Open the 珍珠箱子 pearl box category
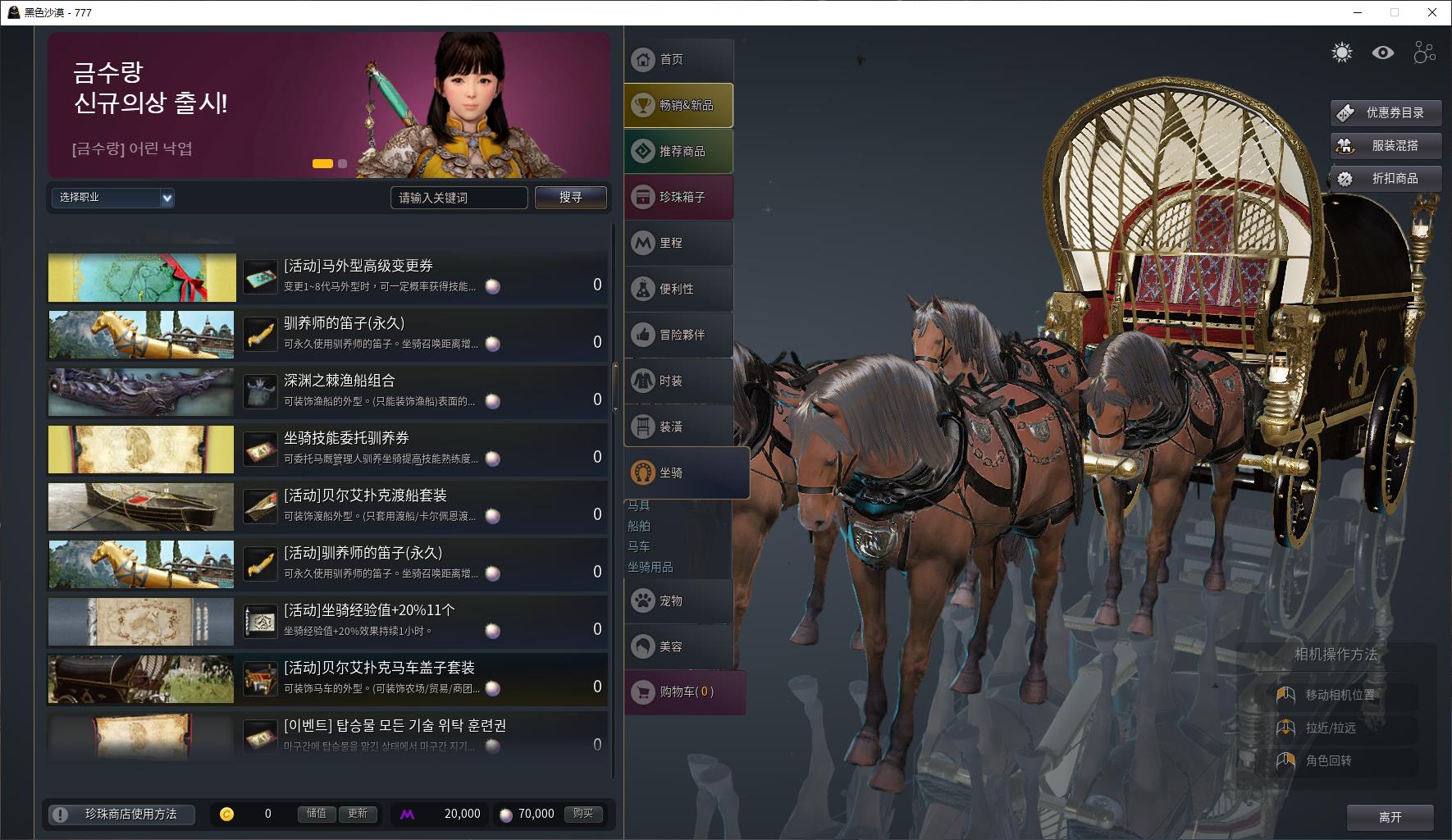 [678, 198]
